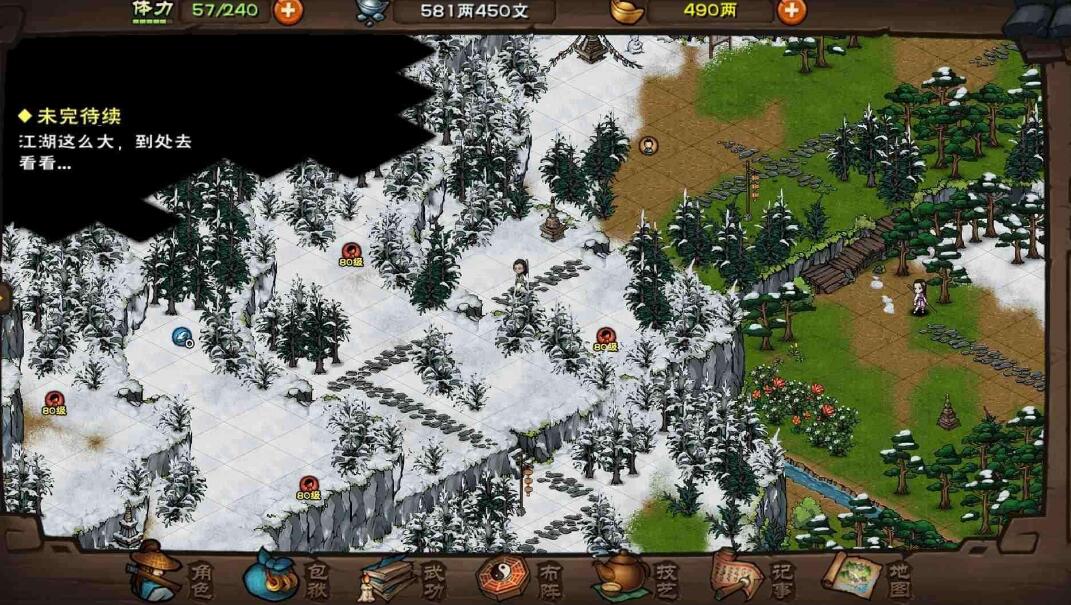
Task: Select the 未完待续 quest tracker entry
Action: tap(105, 140)
